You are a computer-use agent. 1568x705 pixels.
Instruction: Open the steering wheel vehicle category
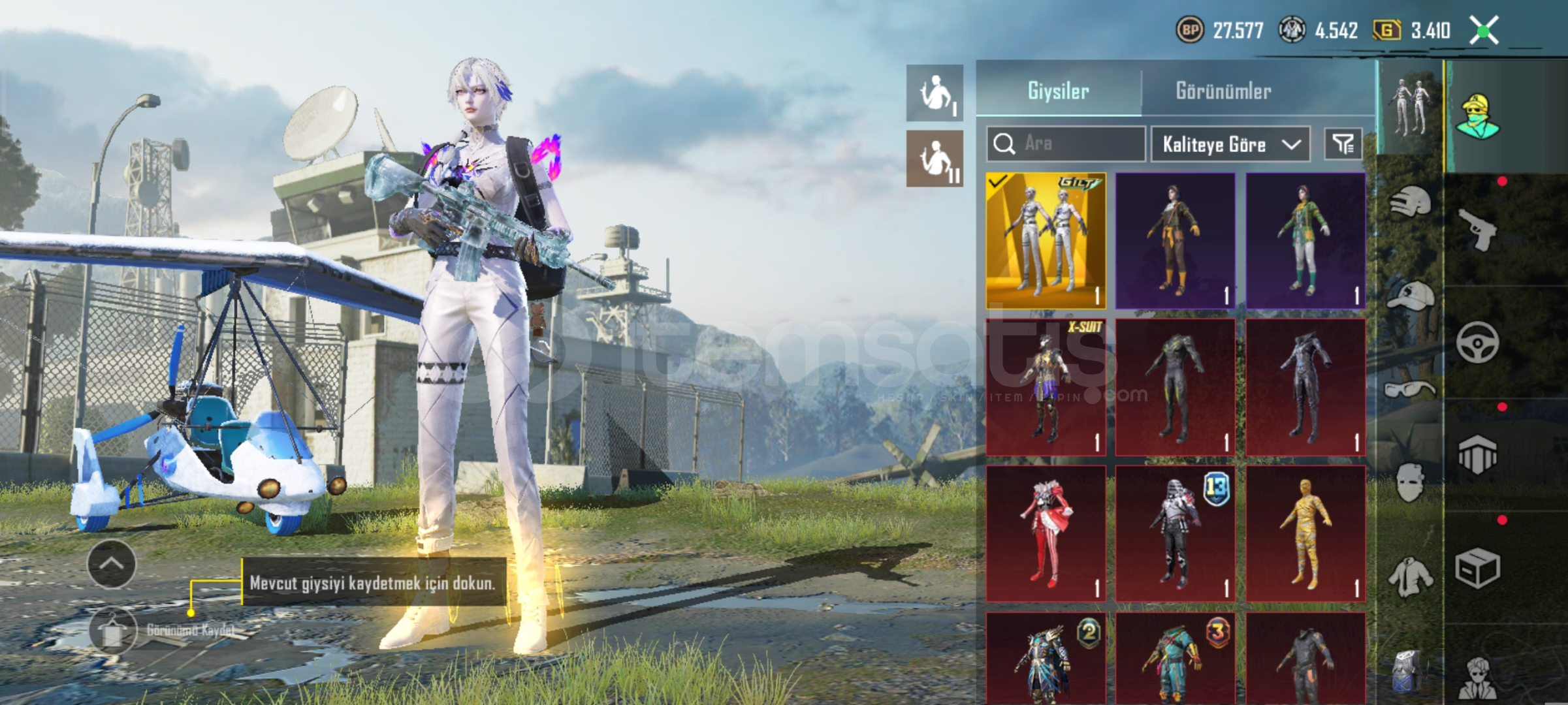pos(1477,342)
